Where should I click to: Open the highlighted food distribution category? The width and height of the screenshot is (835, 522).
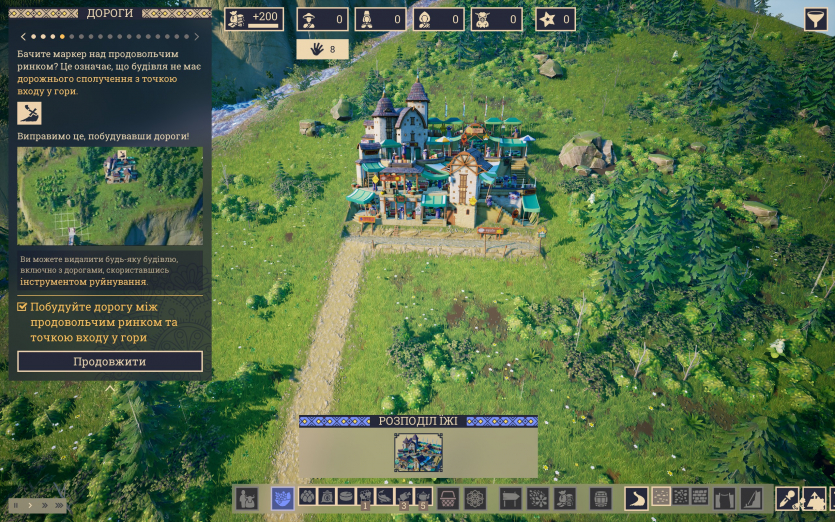(x=283, y=497)
